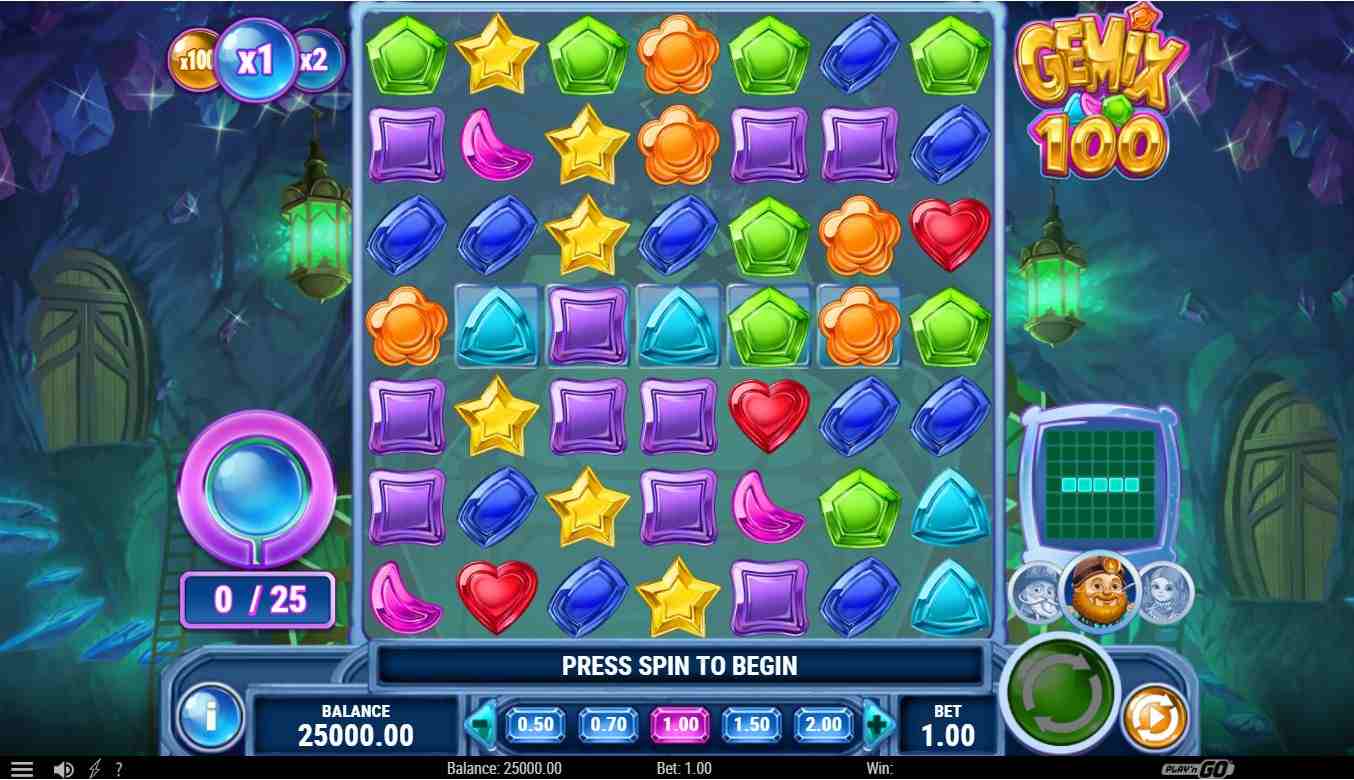
Task: Select the grey wizard character portrait
Action: (1037, 593)
